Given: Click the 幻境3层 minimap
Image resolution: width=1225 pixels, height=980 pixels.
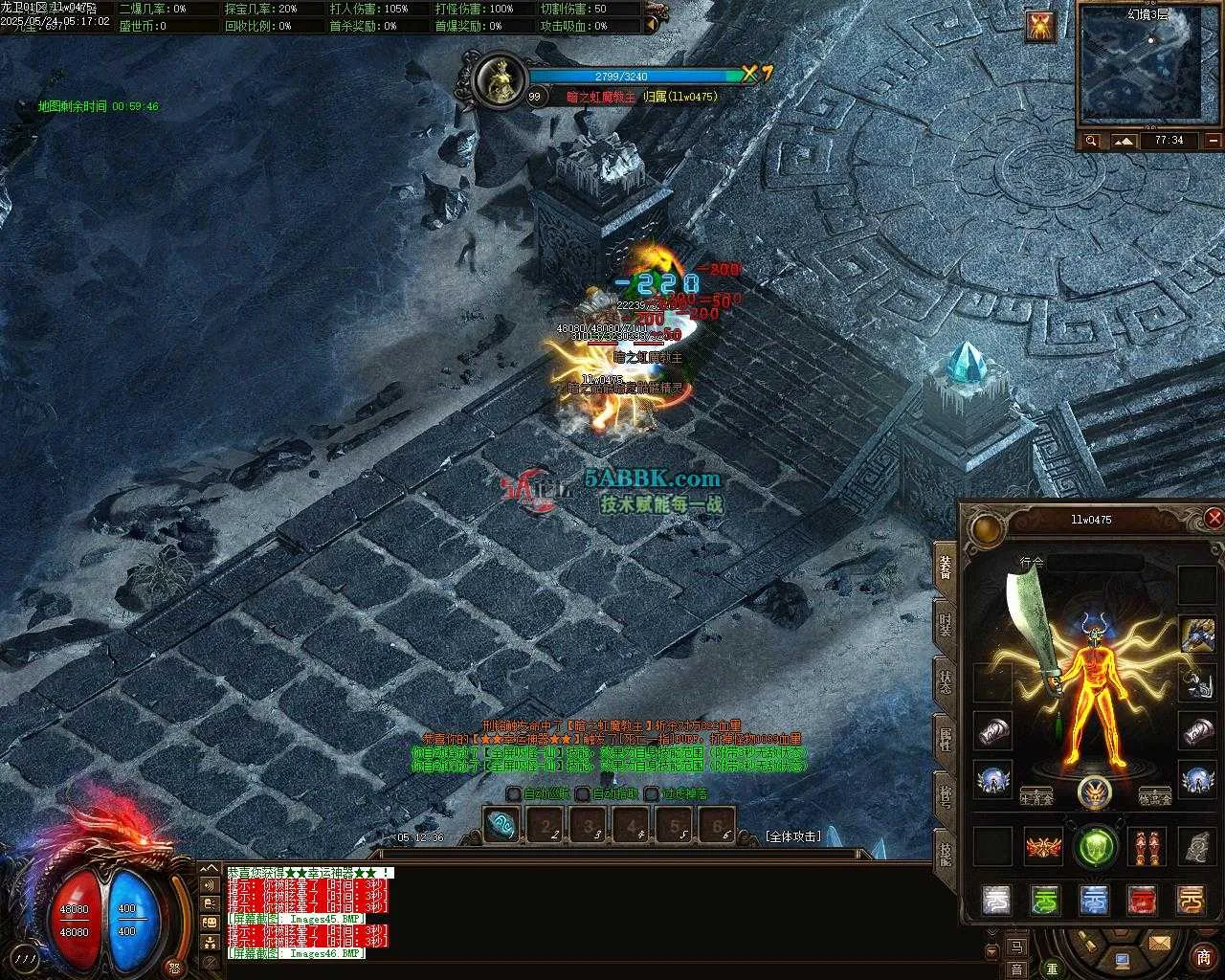Looking at the screenshot, I should tap(1148, 67).
